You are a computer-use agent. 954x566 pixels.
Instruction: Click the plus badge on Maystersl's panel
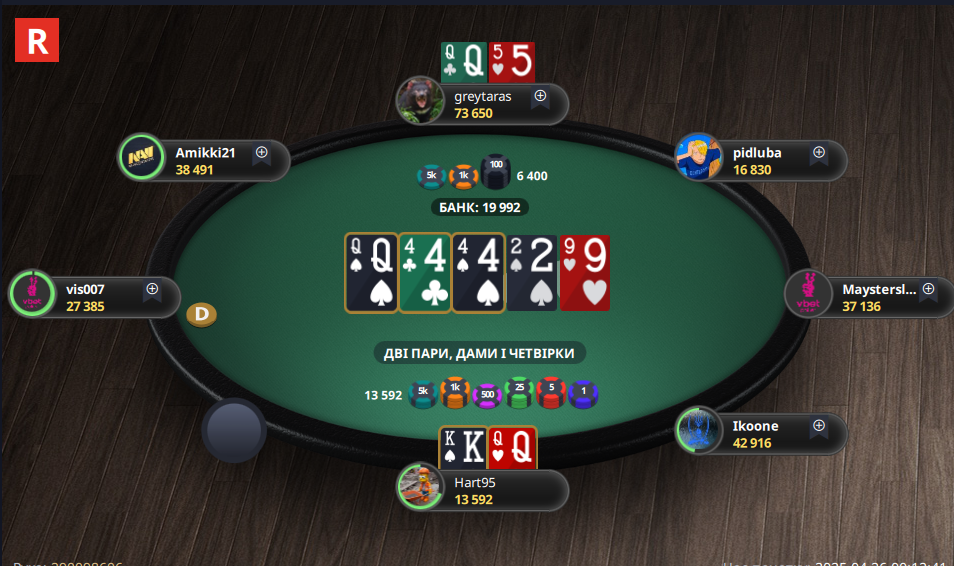click(x=928, y=289)
